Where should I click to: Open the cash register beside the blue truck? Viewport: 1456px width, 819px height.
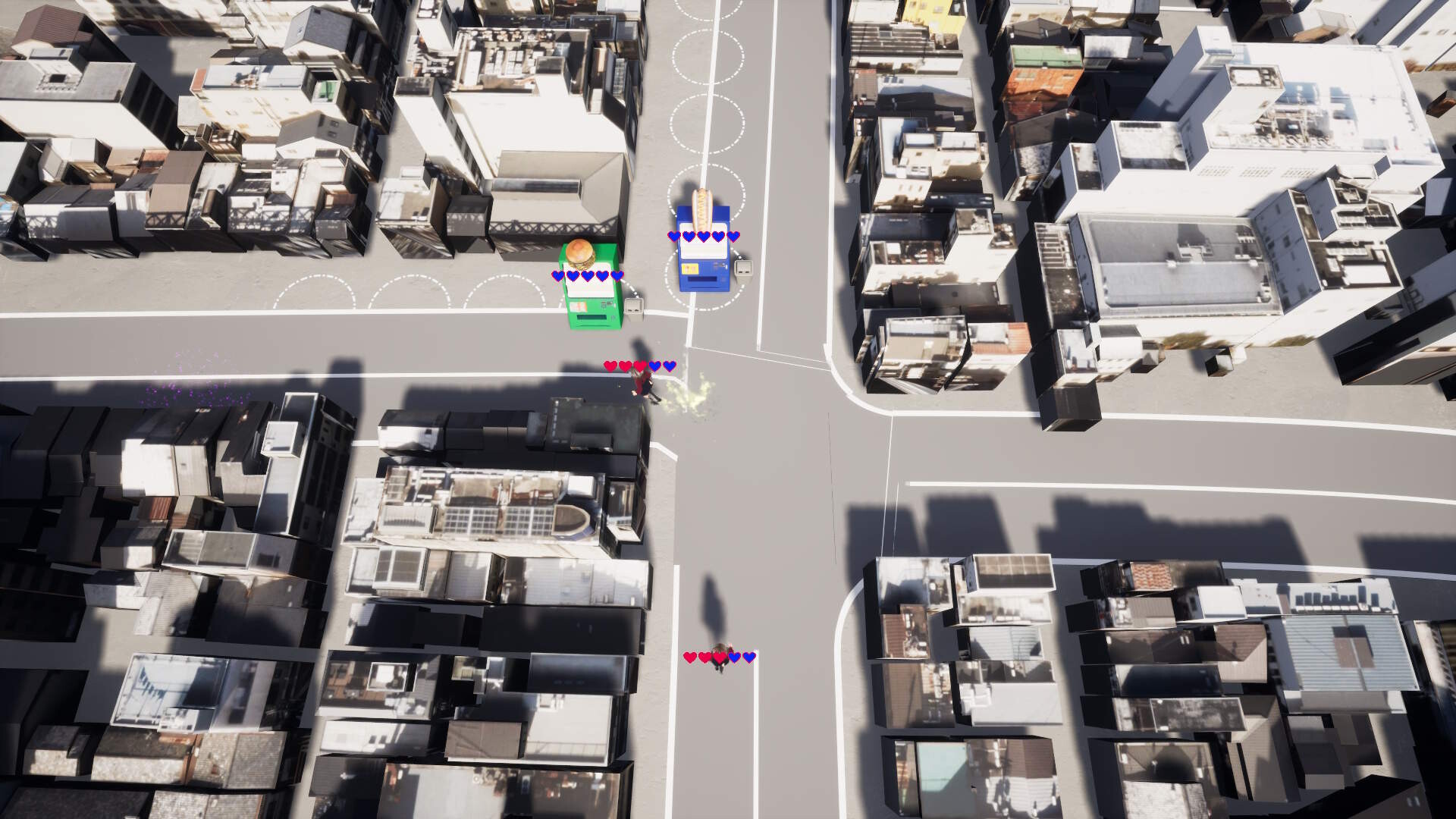click(x=743, y=270)
